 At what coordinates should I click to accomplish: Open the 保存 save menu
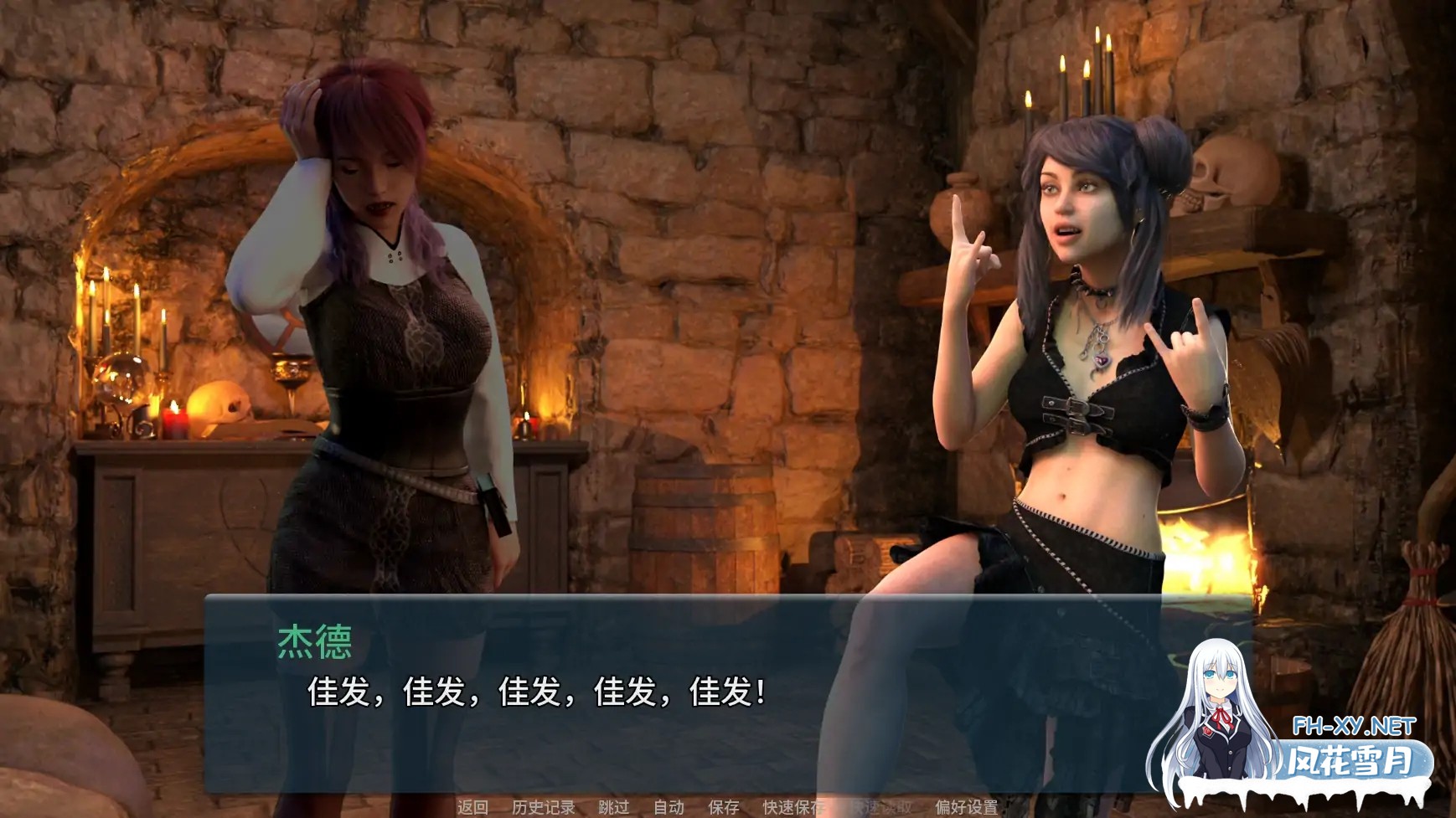pyautogui.click(x=724, y=807)
